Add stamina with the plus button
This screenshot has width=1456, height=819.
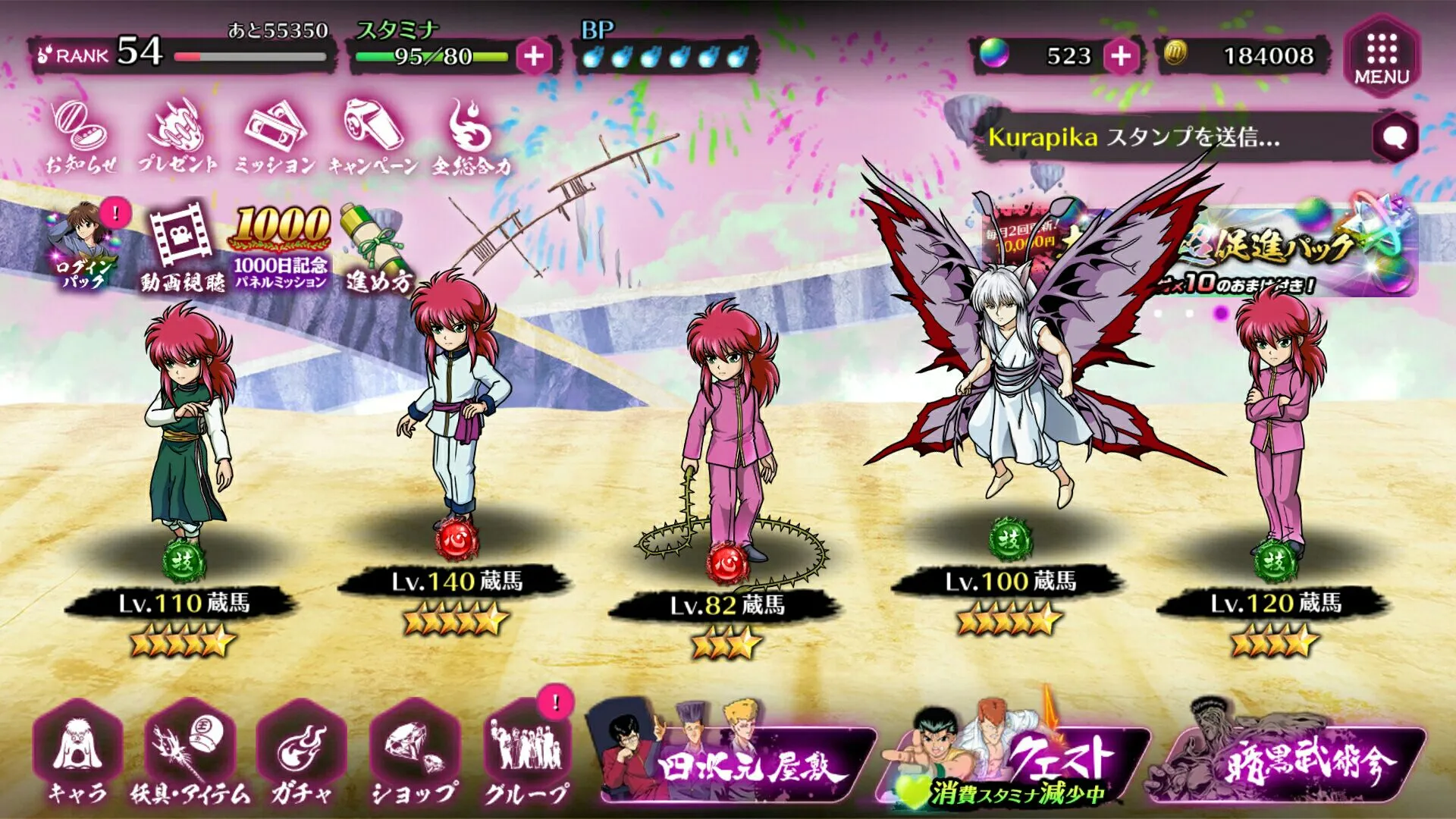click(533, 56)
